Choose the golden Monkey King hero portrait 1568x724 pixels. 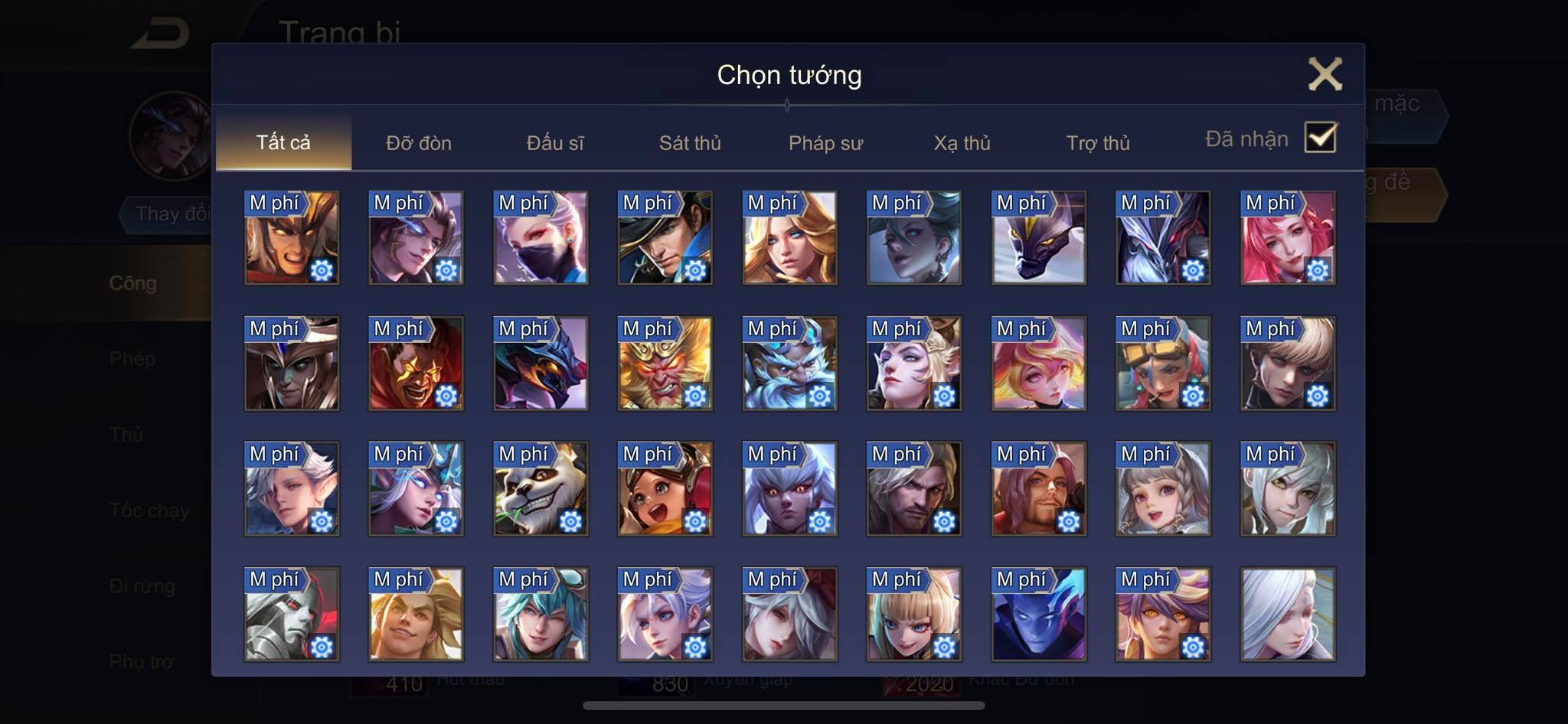click(665, 364)
